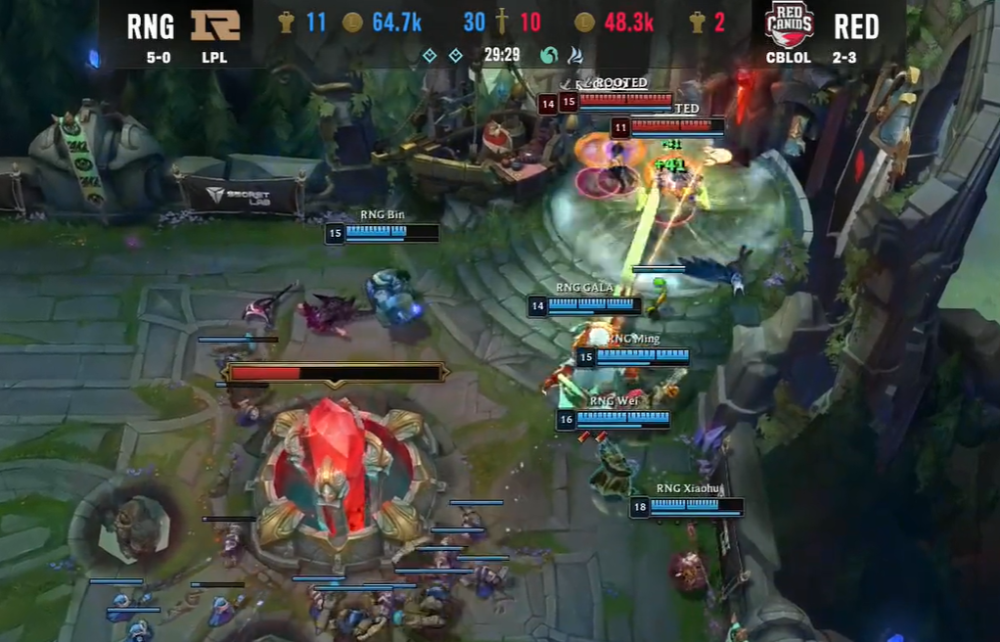
Task: Select the RED Canids team logo
Action: (789, 24)
